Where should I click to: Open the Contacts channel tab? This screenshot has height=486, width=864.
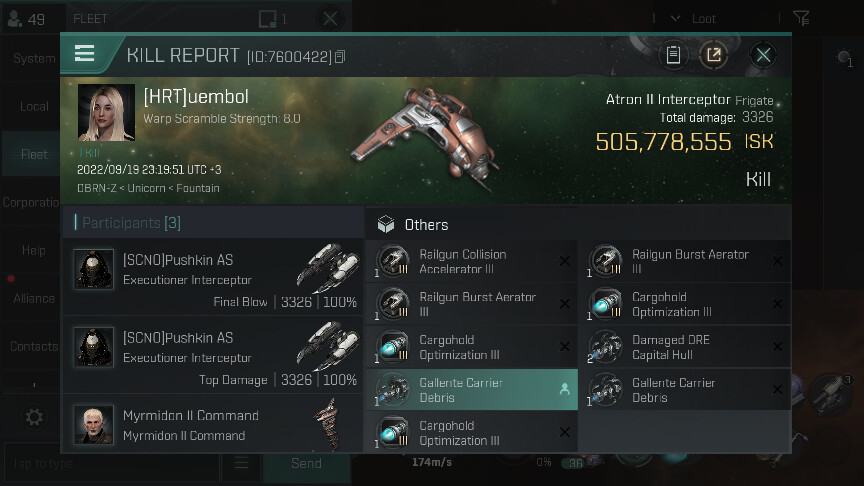pyautogui.click(x=34, y=346)
